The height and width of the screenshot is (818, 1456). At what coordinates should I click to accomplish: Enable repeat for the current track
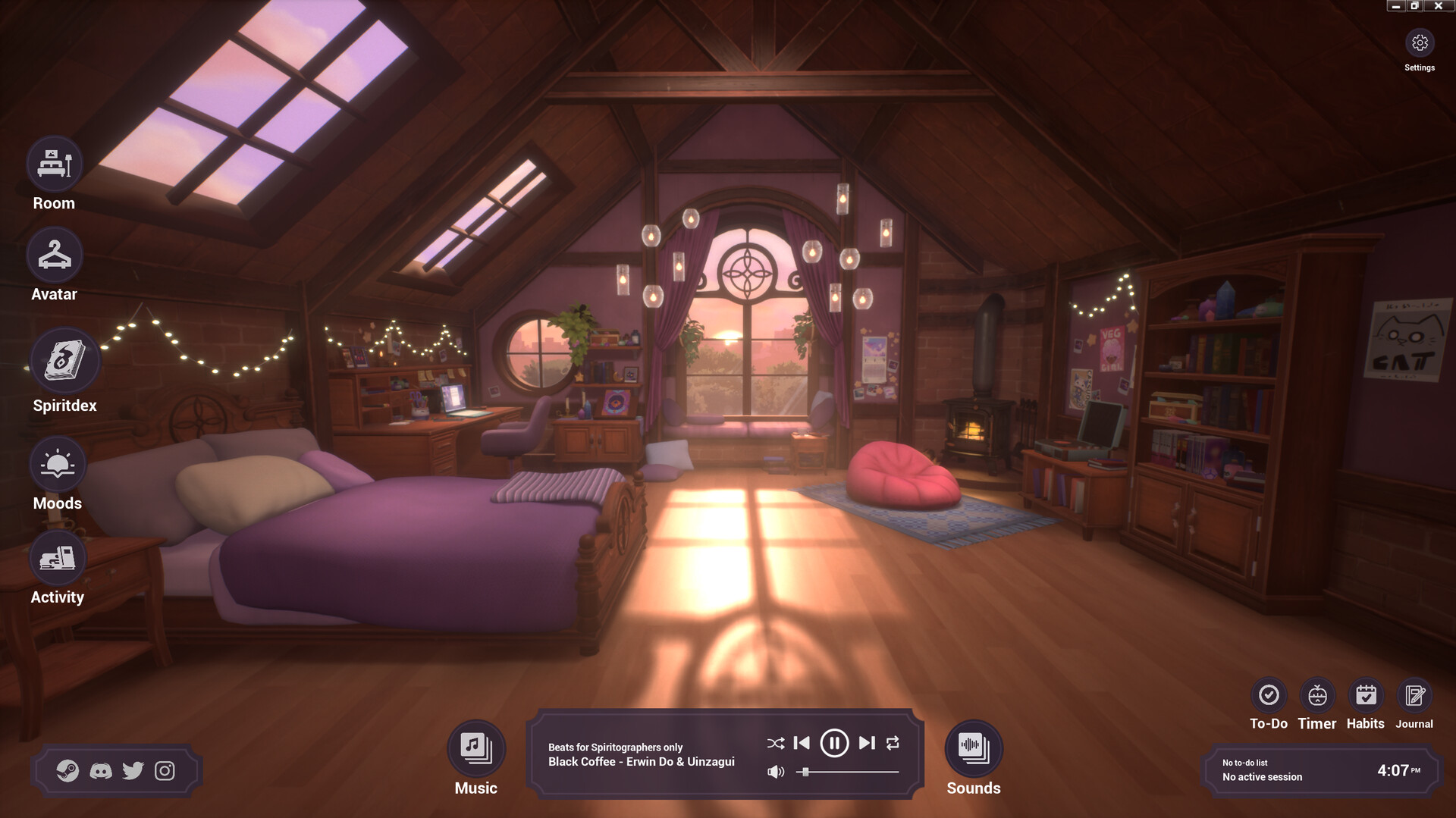[893, 744]
